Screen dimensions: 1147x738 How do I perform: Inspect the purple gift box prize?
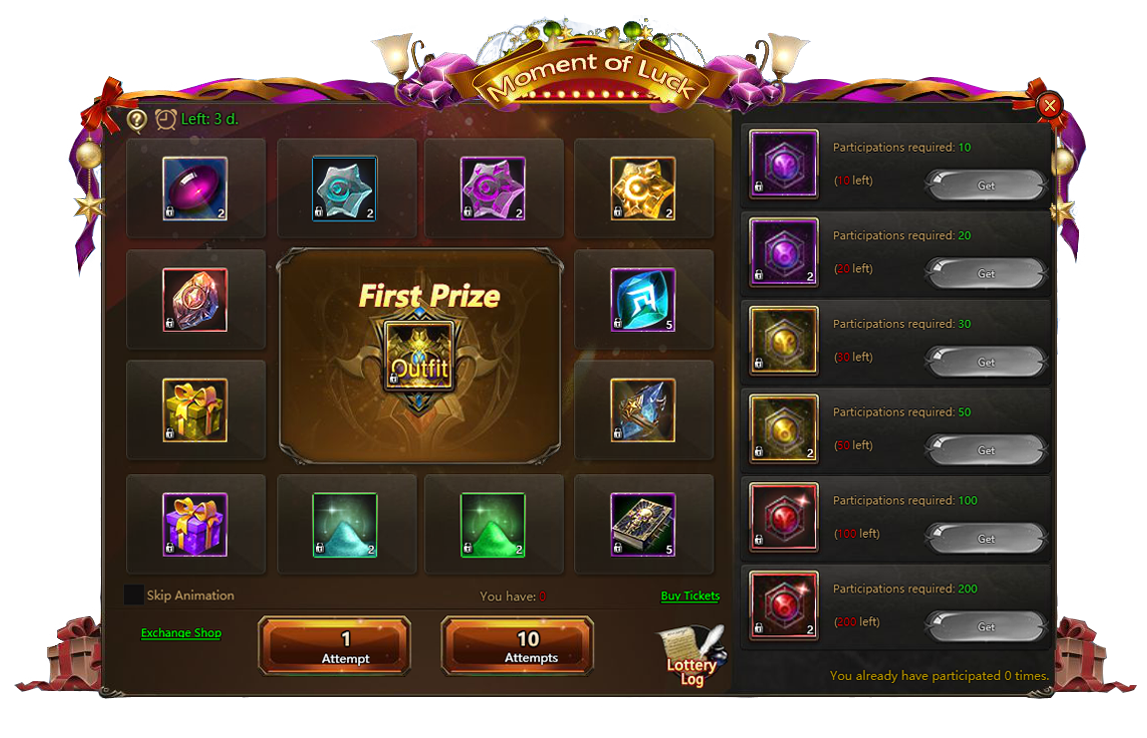pyautogui.click(x=195, y=524)
